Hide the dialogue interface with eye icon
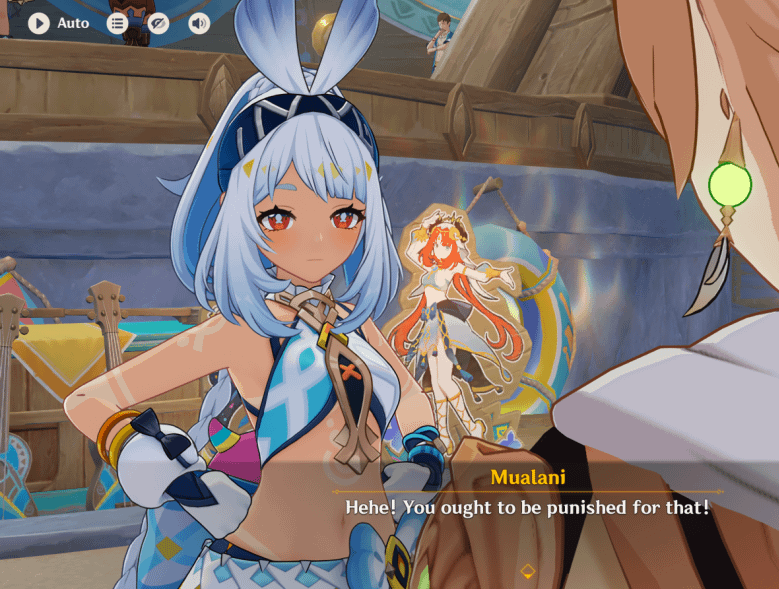This screenshot has height=589, width=779. (x=158, y=23)
